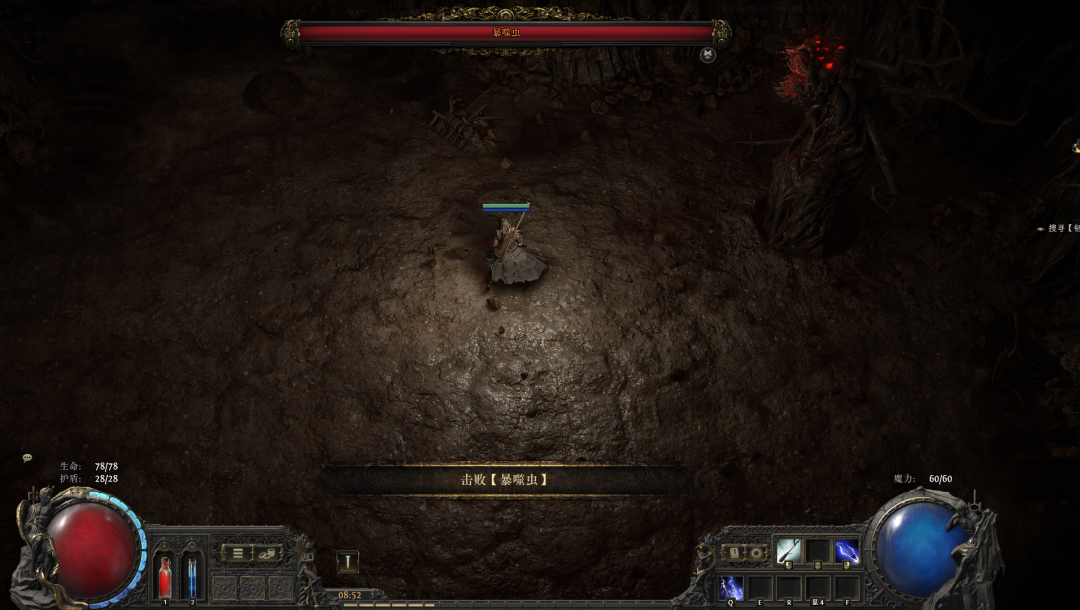Click the boss skull icon under the health bar

708,55
